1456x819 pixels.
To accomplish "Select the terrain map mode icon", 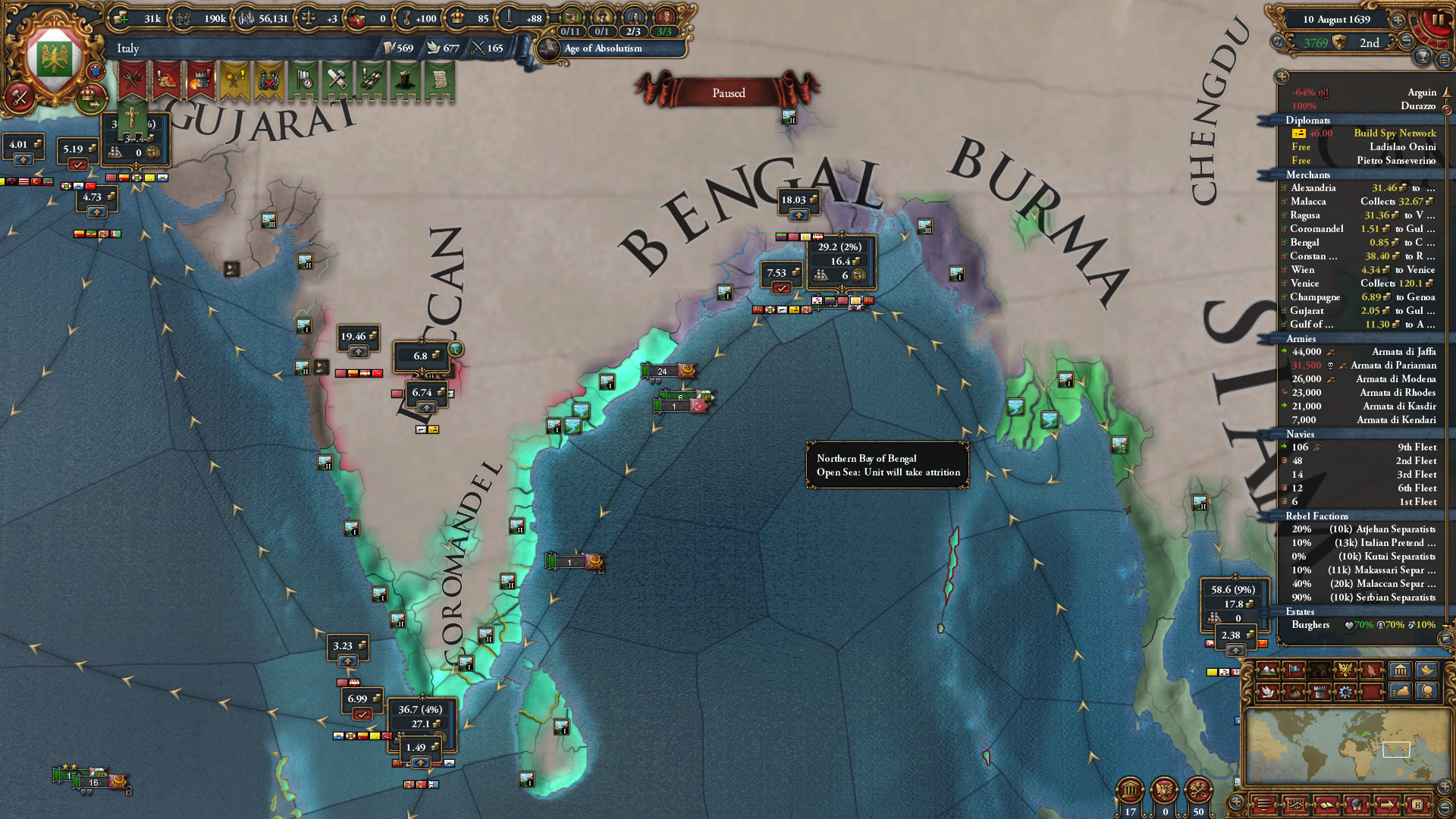I will (x=1268, y=670).
